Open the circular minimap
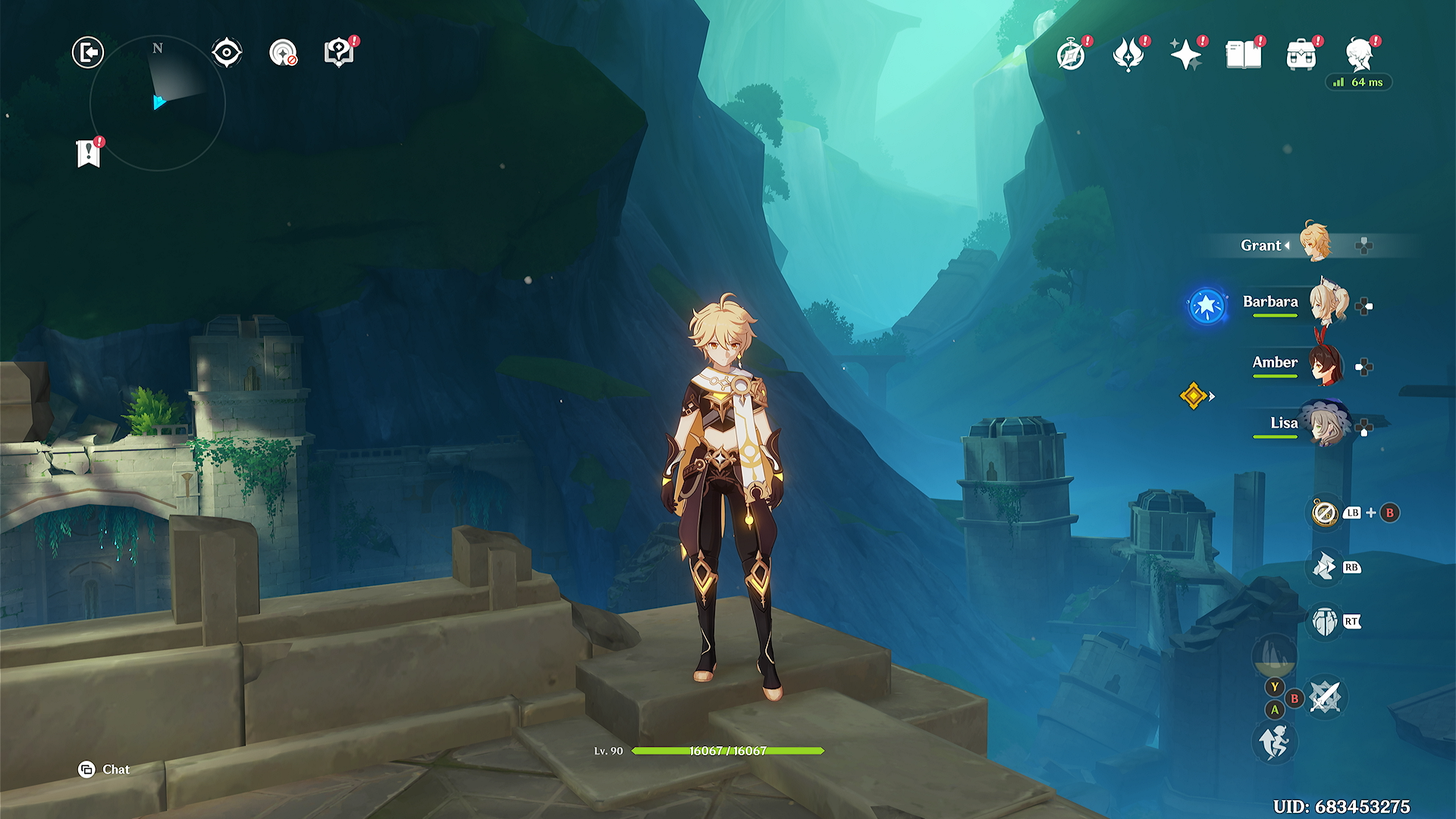The width and height of the screenshot is (1456, 819). coord(158,103)
